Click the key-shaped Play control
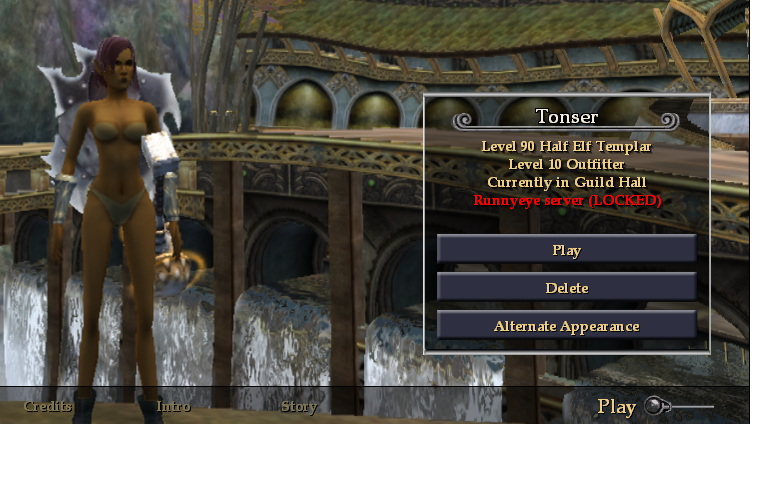The height and width of the screenshot is (480, 768). tap(655, 406)
